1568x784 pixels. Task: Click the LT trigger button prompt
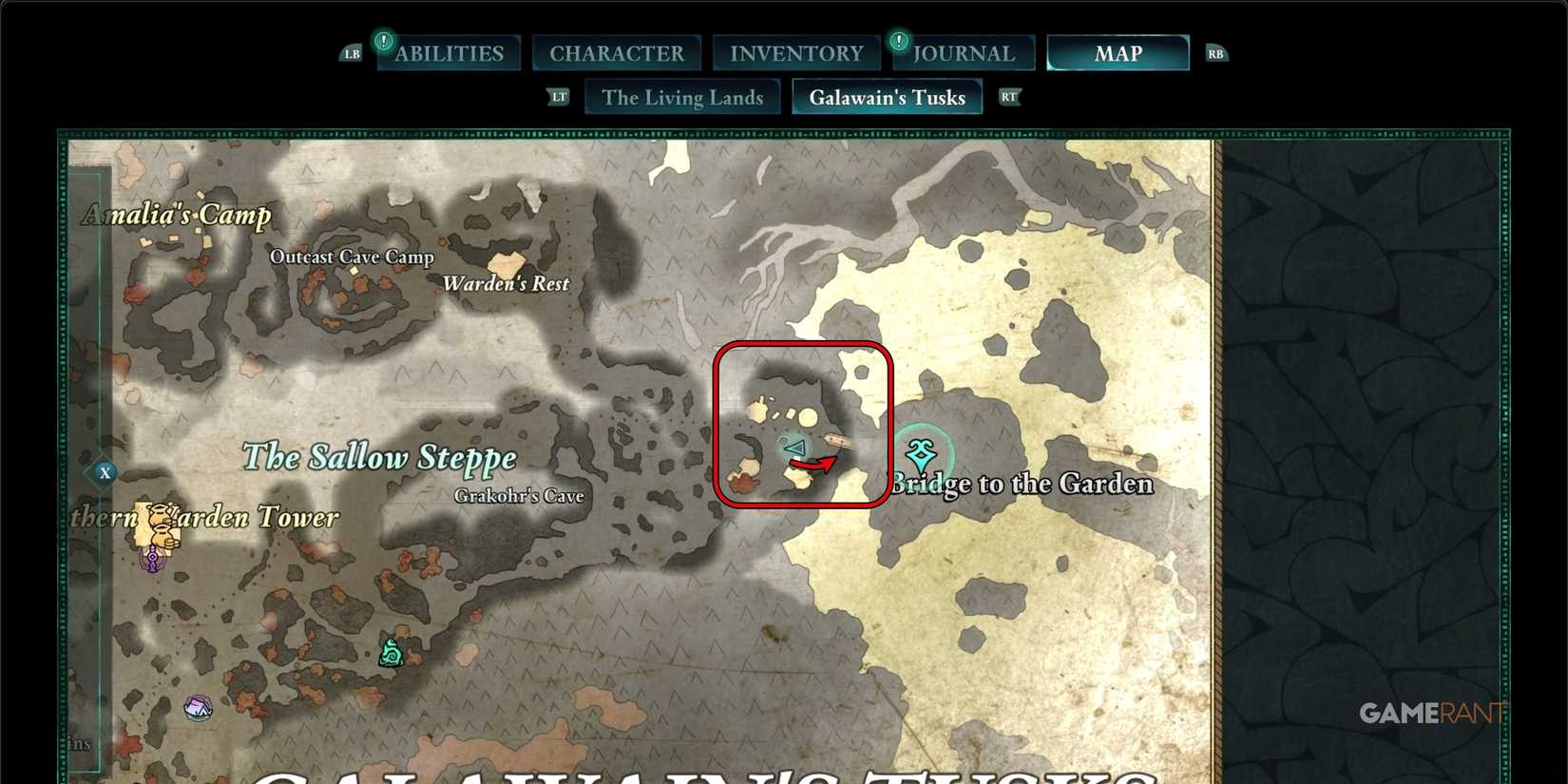pos(558,96)
